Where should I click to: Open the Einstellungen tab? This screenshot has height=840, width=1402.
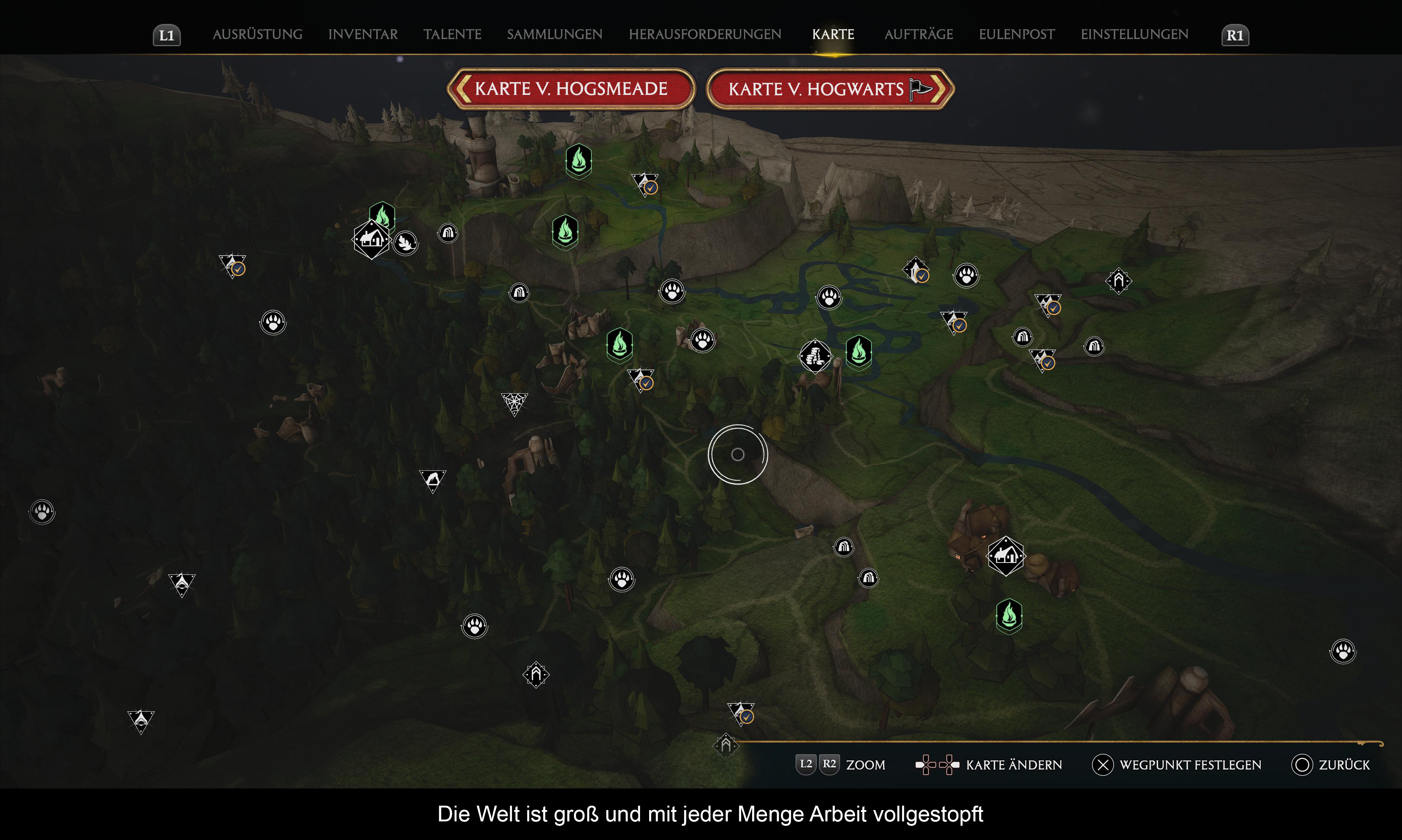pyautogui.click(x=1134, y=35)
